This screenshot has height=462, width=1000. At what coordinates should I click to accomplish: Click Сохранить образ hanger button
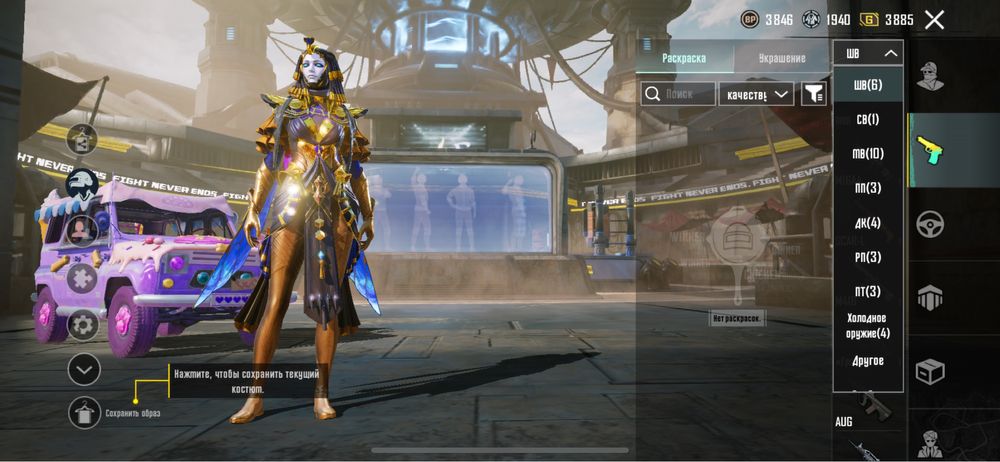pyautogui.click(x=84, y=412)
